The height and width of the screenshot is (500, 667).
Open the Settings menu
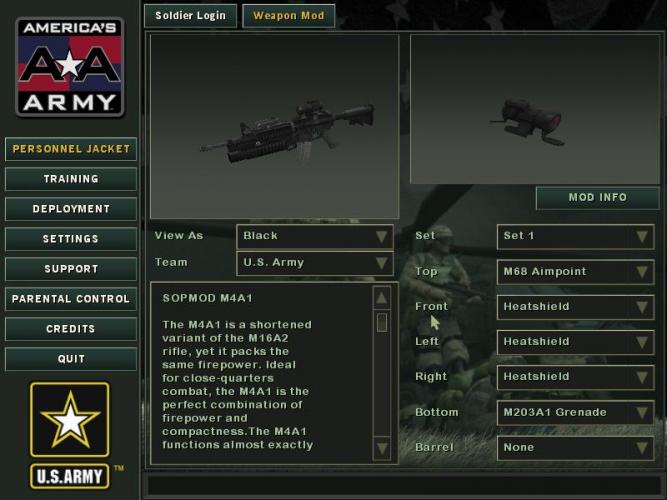click(x=71, y=239)
